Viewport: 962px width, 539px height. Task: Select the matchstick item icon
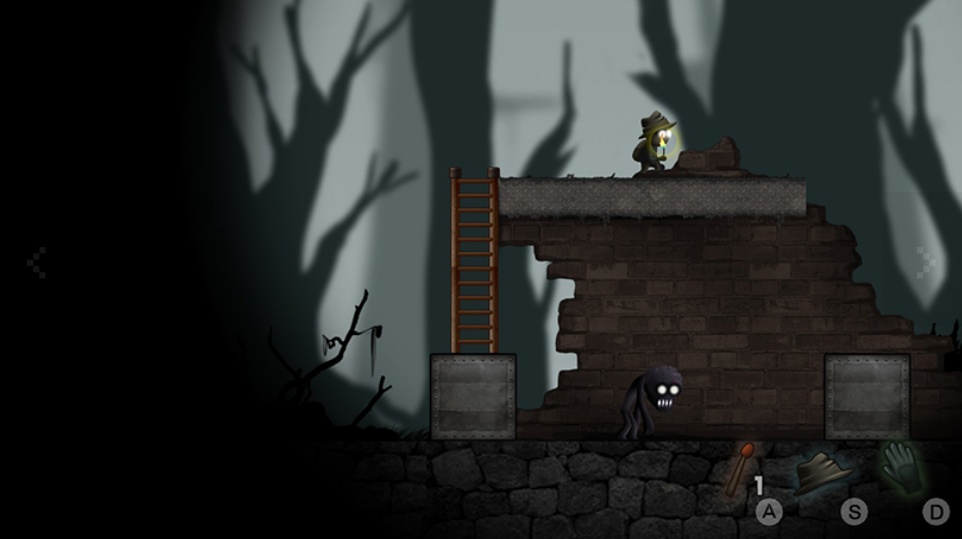pyautogui.click(x=741, y=469)
